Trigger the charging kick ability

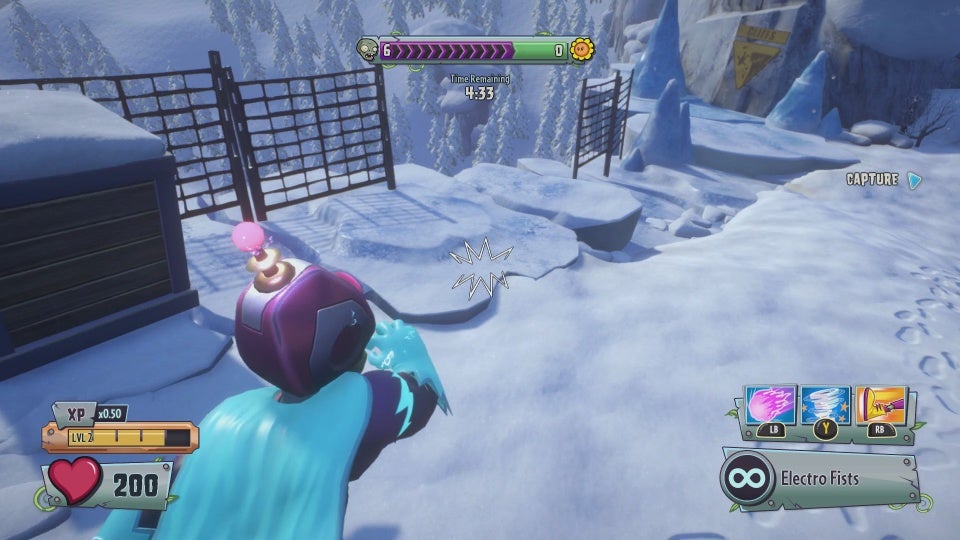880,405
